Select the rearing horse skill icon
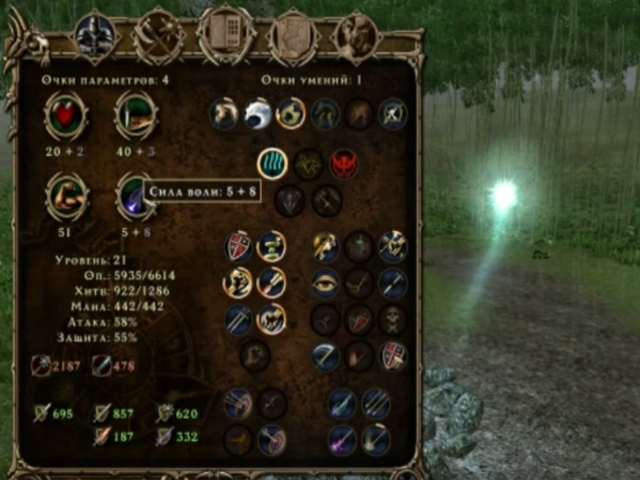640x480 pixels. tap(271, 319)
